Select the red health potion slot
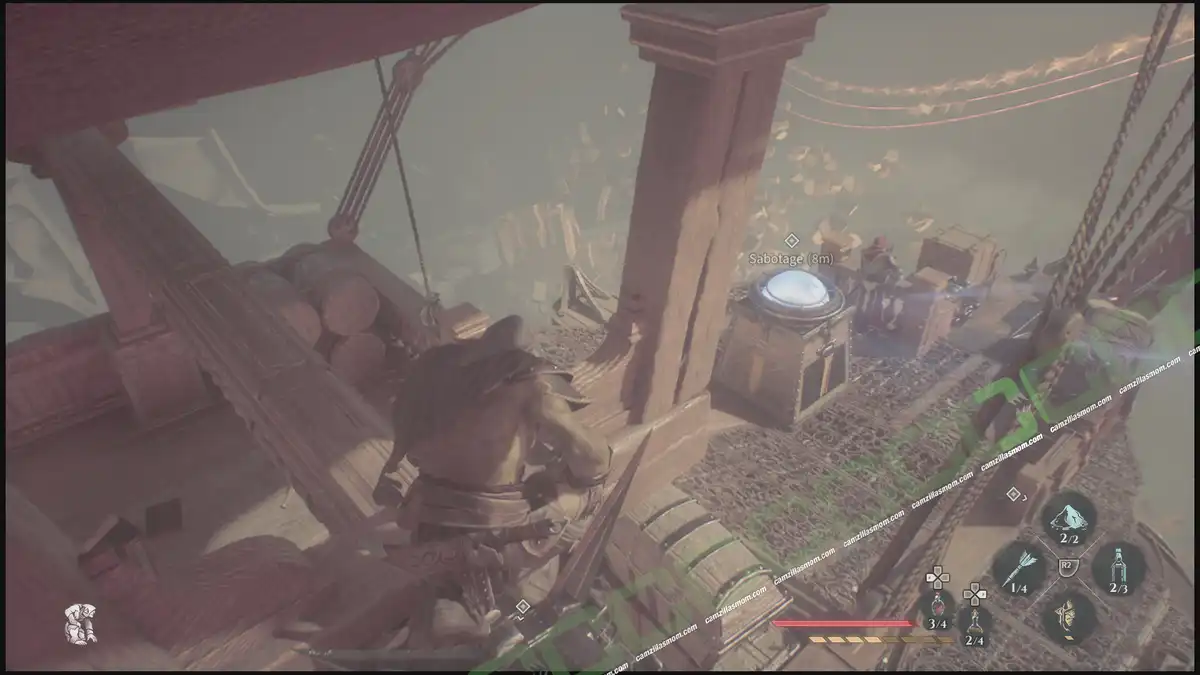Image resolution: width=1200 pixels, height=675 pixels. coord(936,607)
